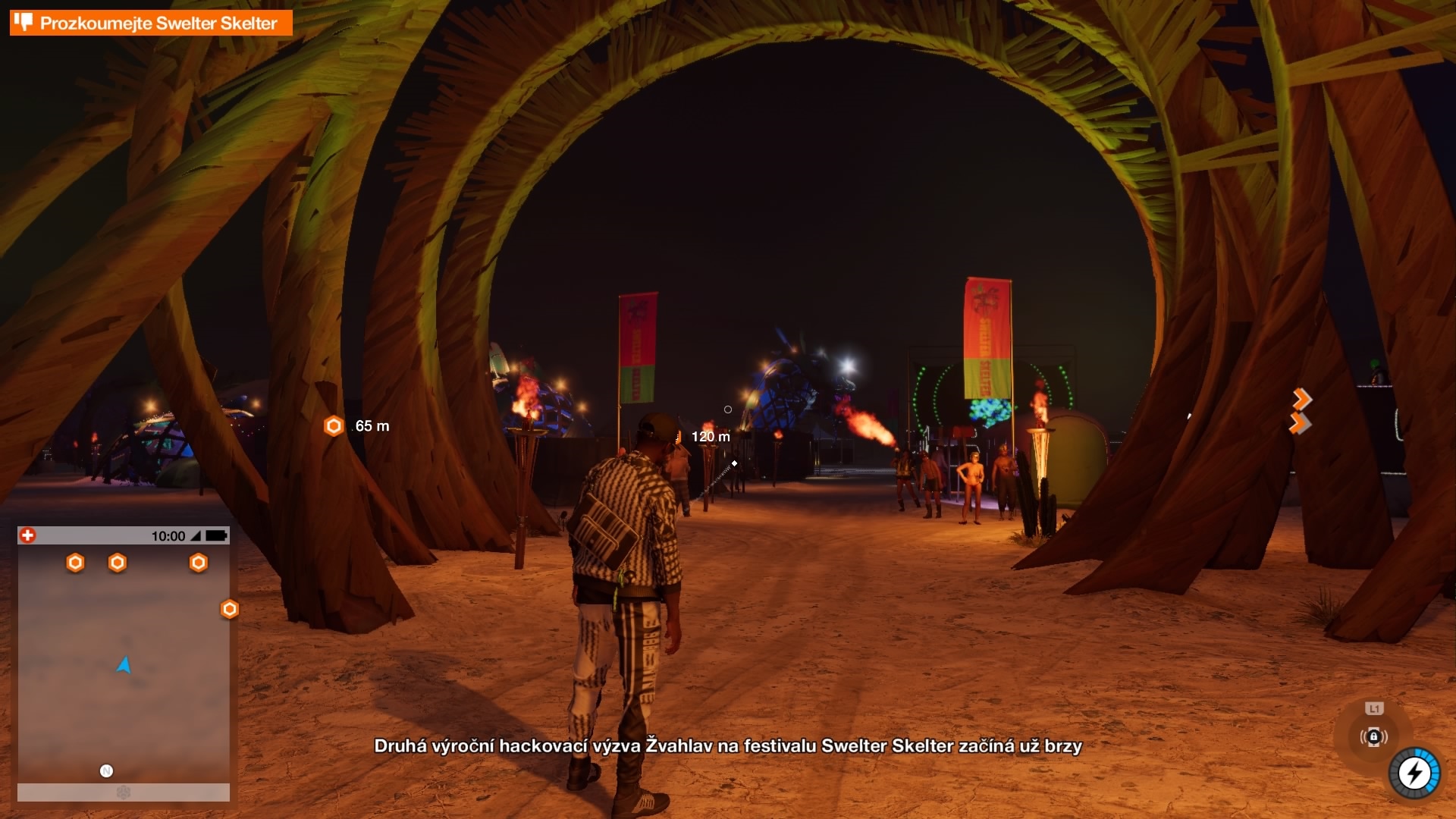Activate the lightning bolt botnet icon
This screenshot has width=1456, height=819.
pos(1414,773)
